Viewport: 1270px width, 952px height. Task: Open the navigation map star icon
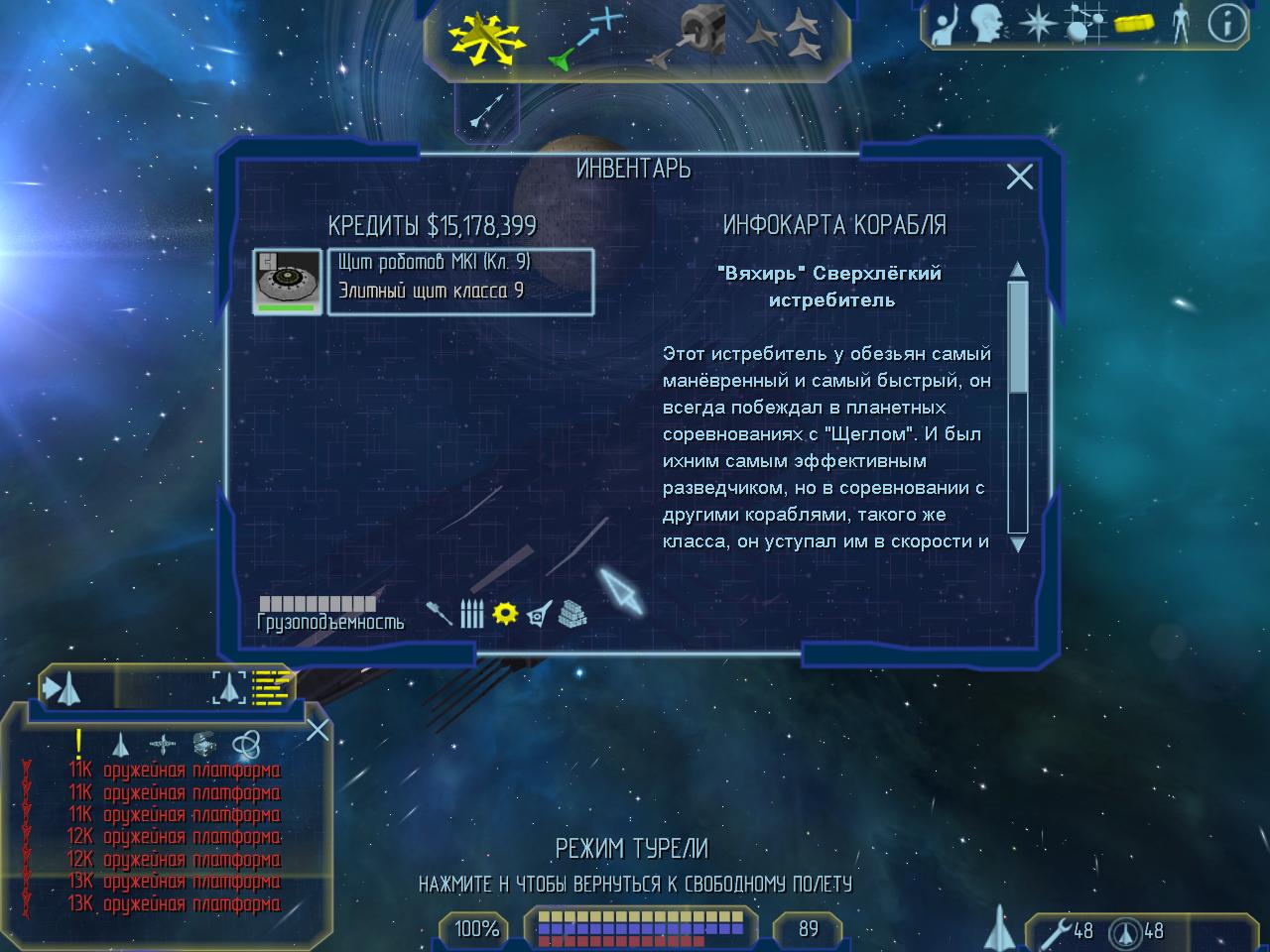(x=1037, y=25)
